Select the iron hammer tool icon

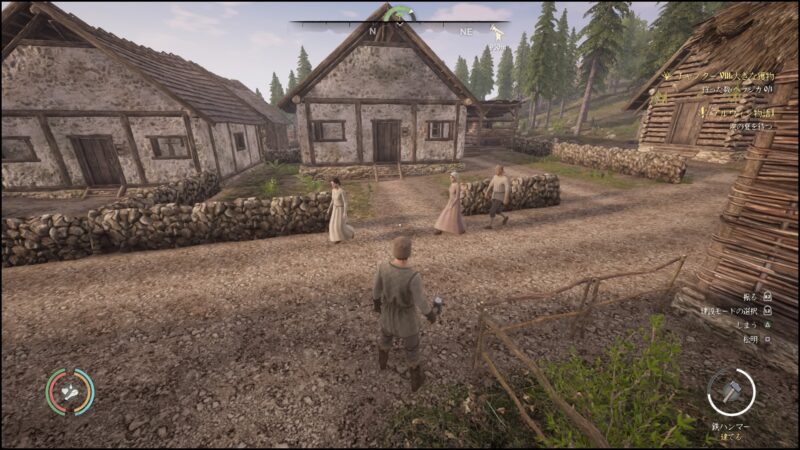(x=731, y=391)
